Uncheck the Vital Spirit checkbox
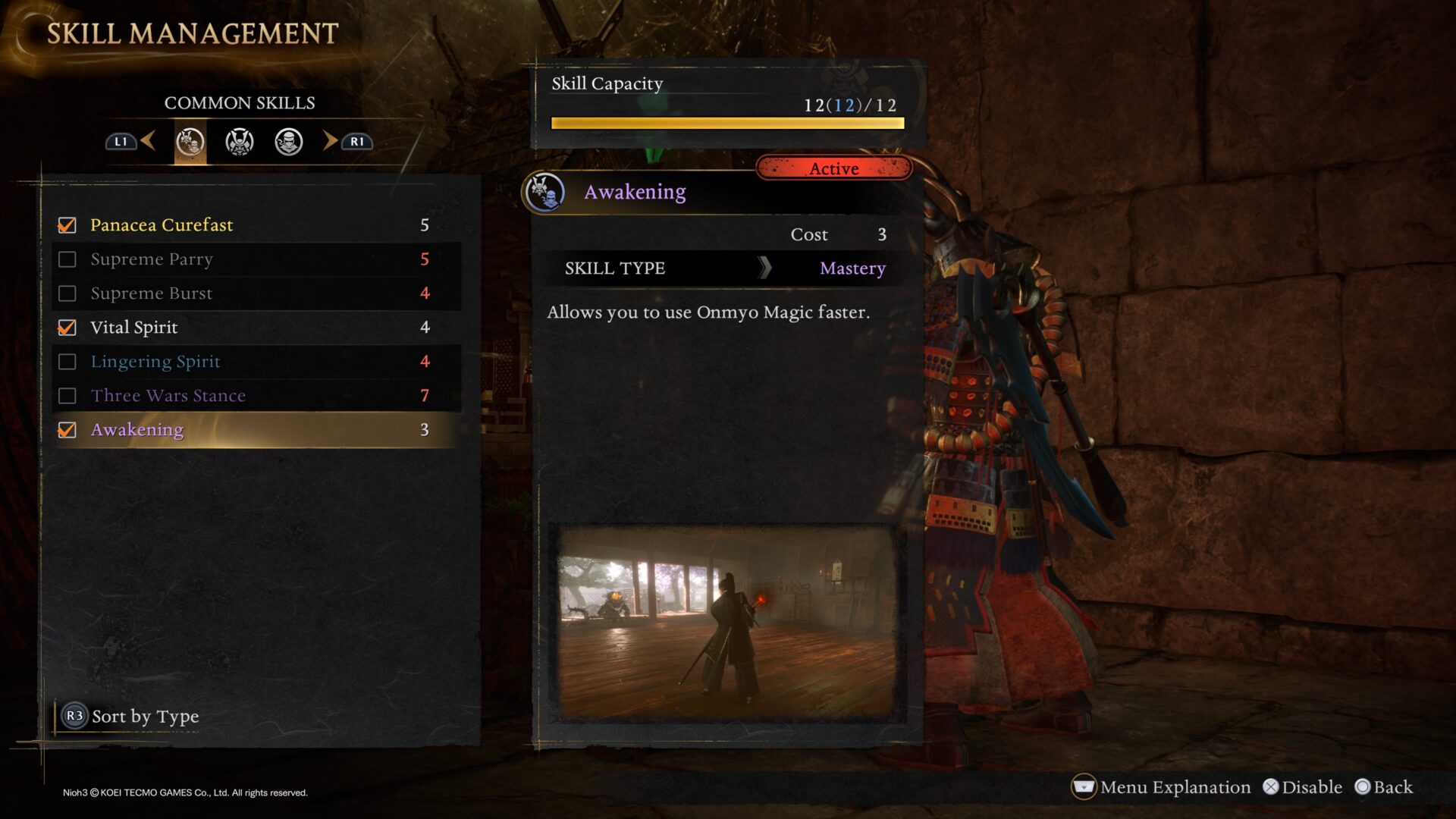The height and width of the screenshot is (819, 1456). [67, 328]
